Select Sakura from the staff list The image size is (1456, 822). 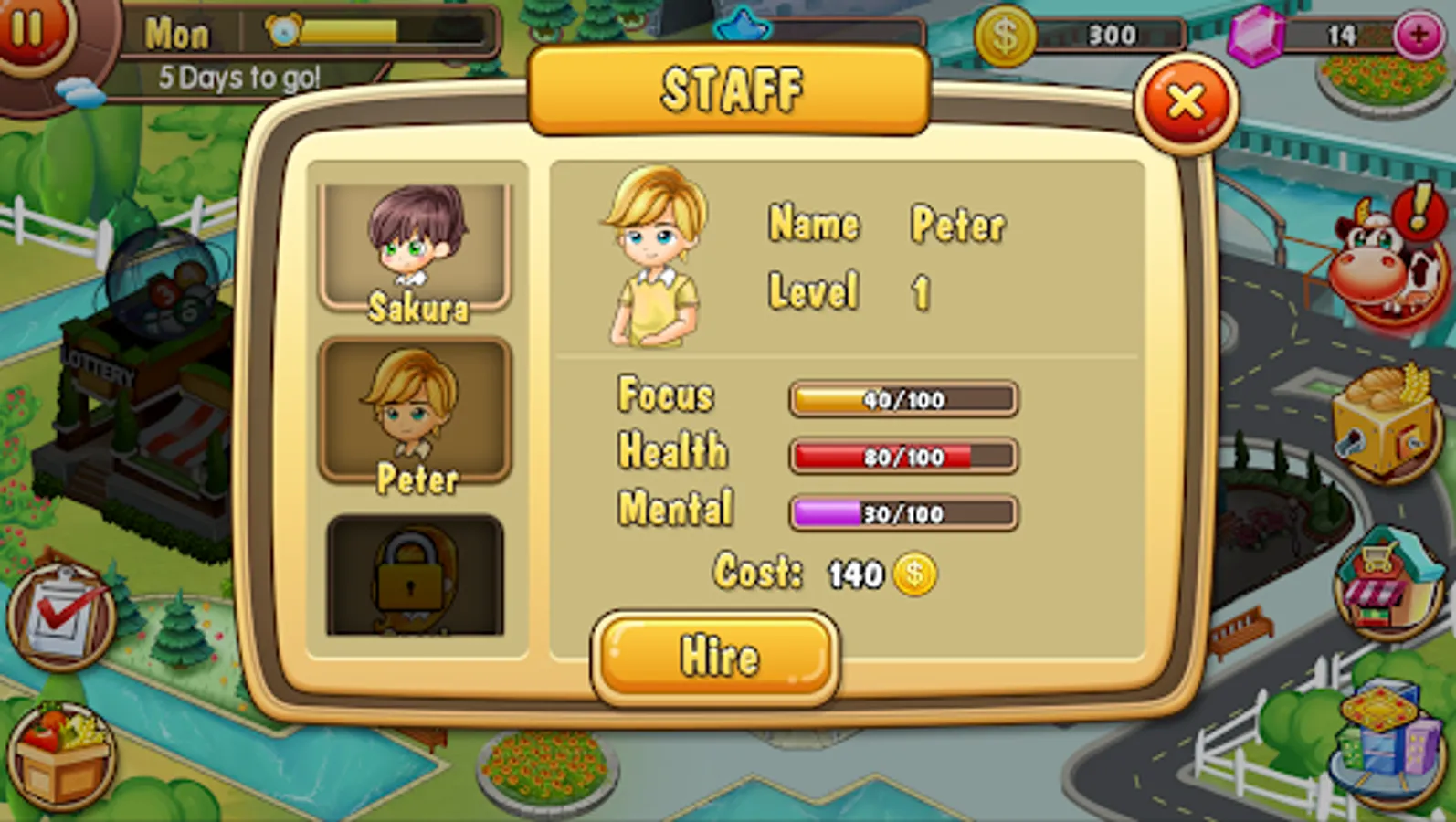tap(417, 245)
